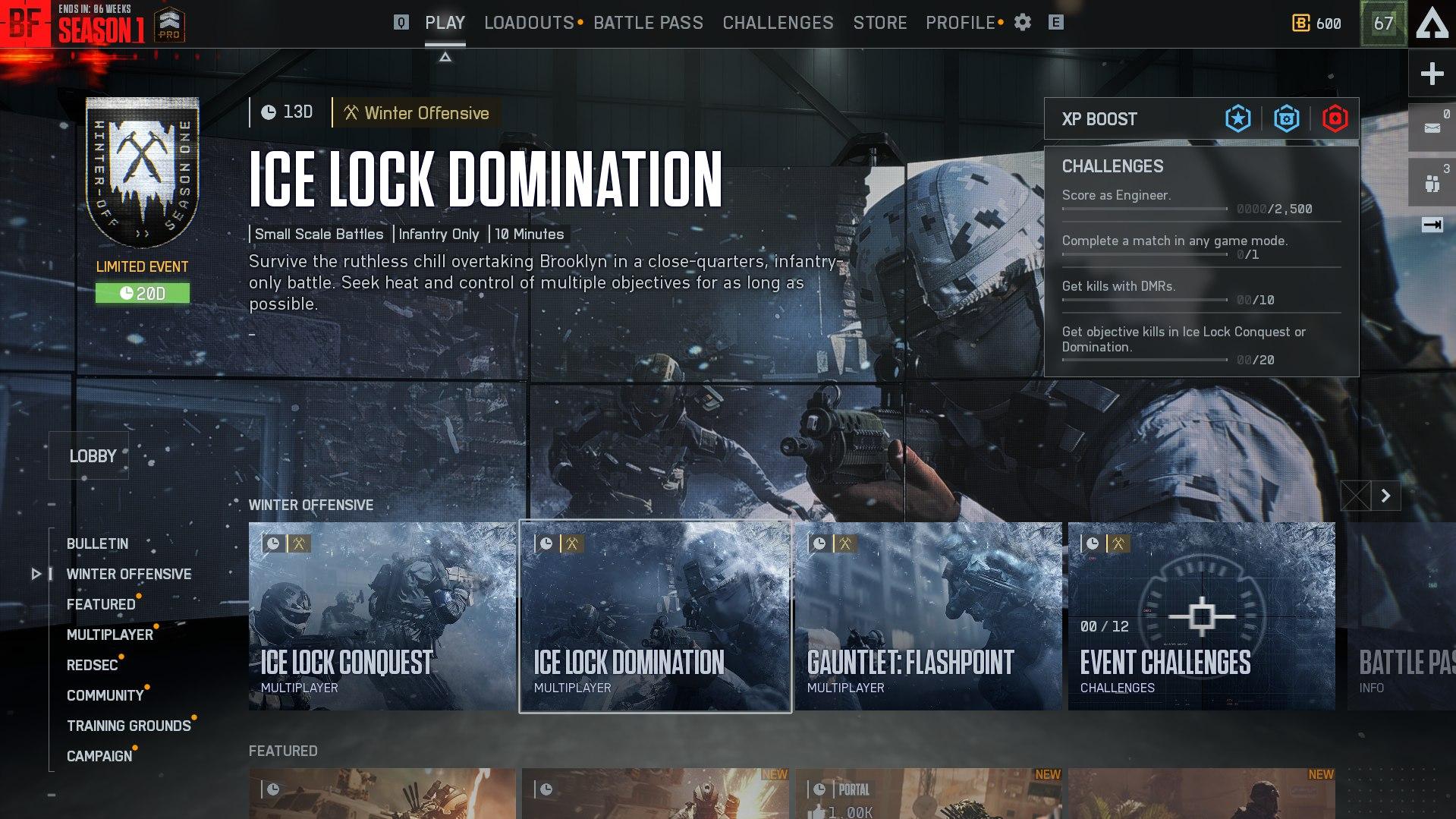Jump to the Featured section
Screen dimensions: 1456x819
(x=101, y=604)
